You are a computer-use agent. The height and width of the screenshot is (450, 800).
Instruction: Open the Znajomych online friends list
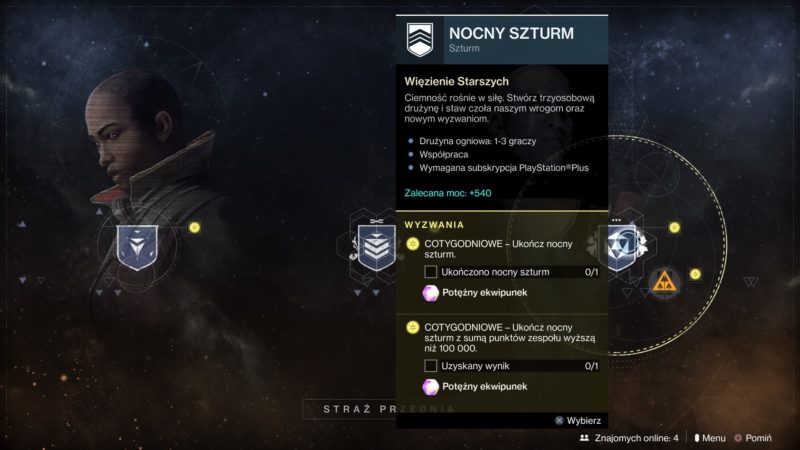[x=629, y=438]
